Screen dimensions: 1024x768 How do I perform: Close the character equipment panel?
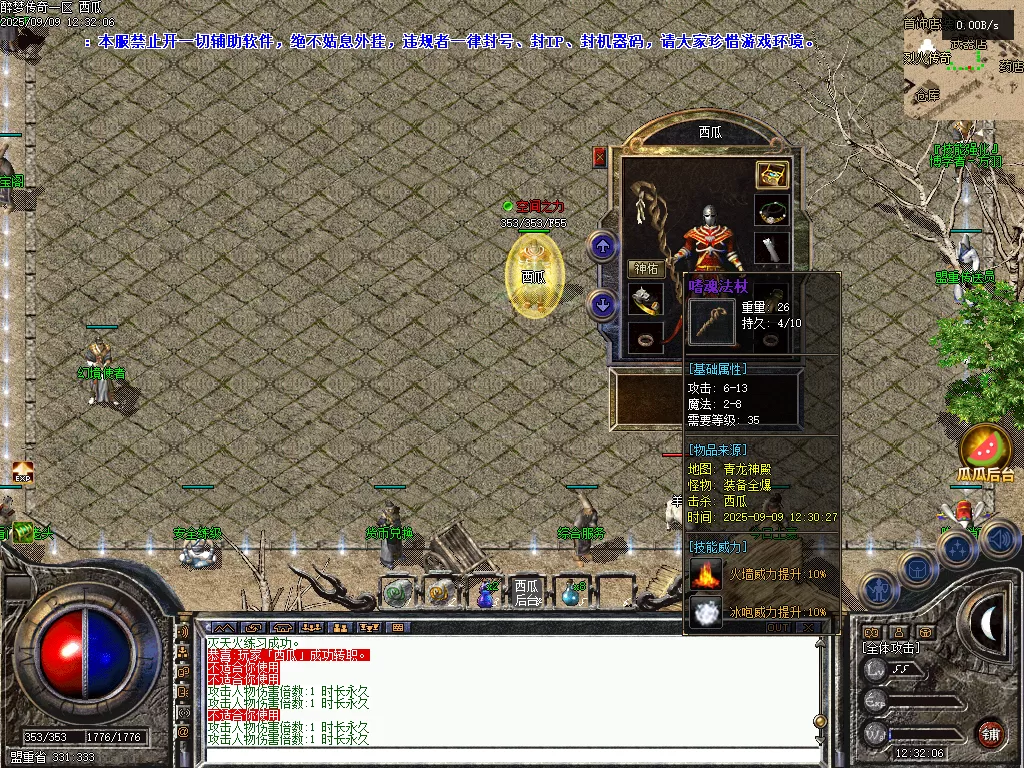tap(600, 156)
